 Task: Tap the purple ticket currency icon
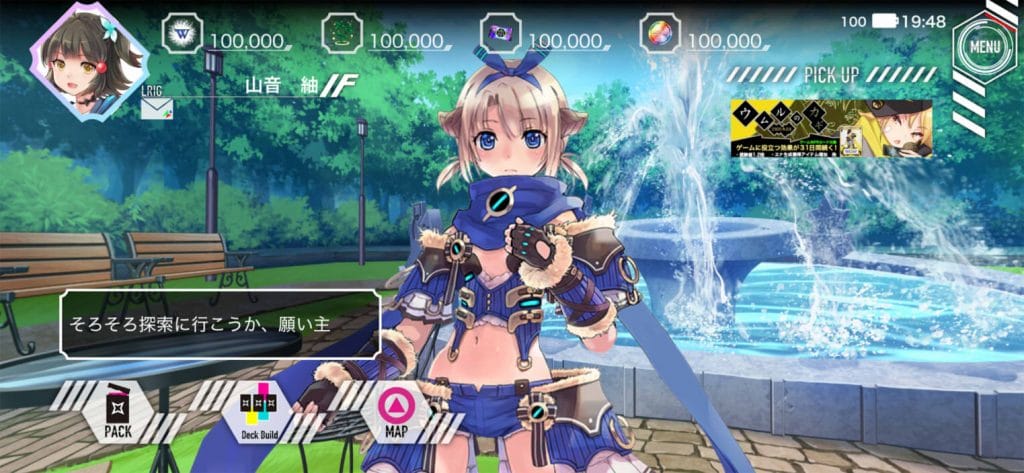(500, 33)
